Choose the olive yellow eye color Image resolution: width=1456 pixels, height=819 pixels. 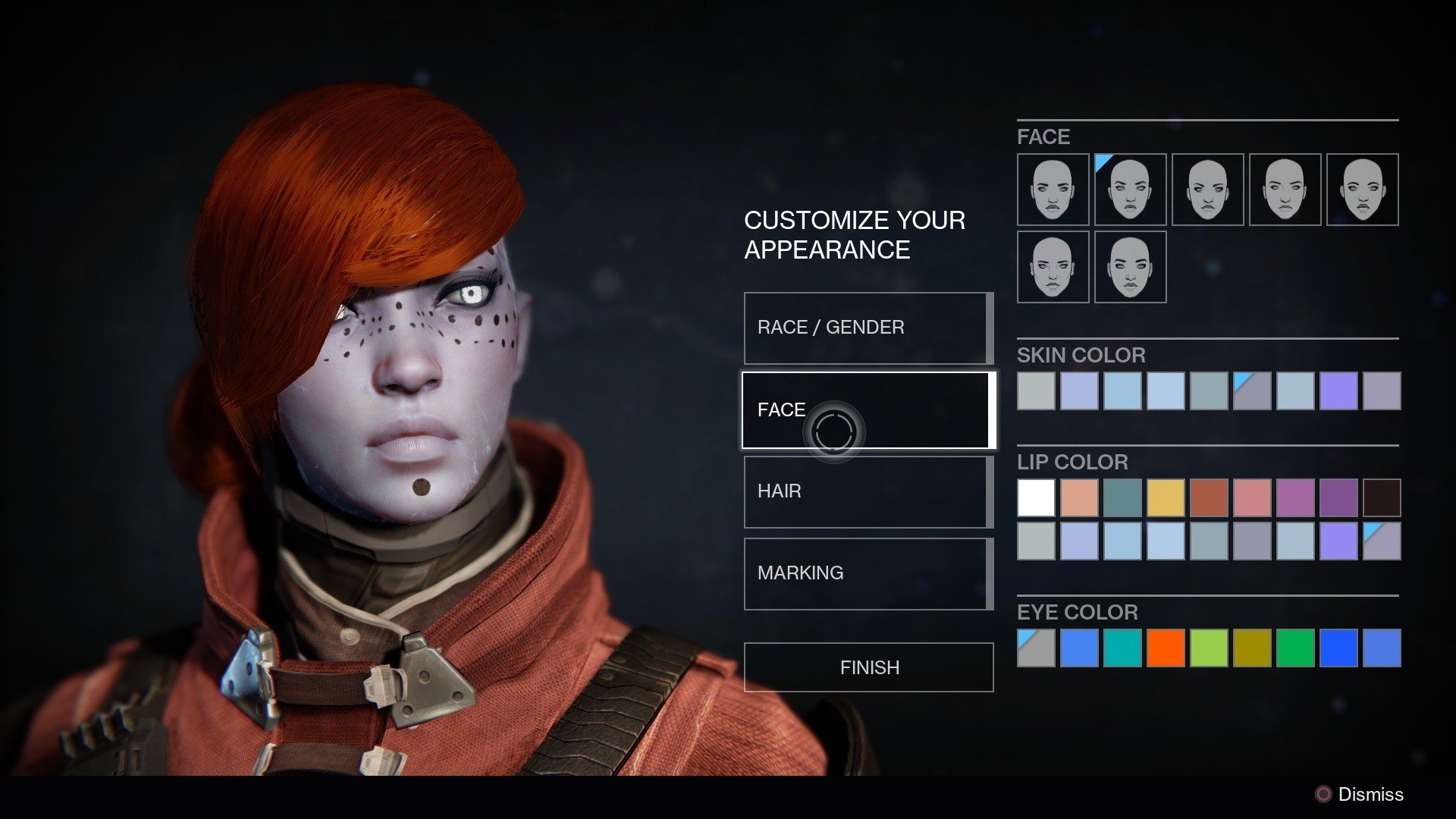1252,648
